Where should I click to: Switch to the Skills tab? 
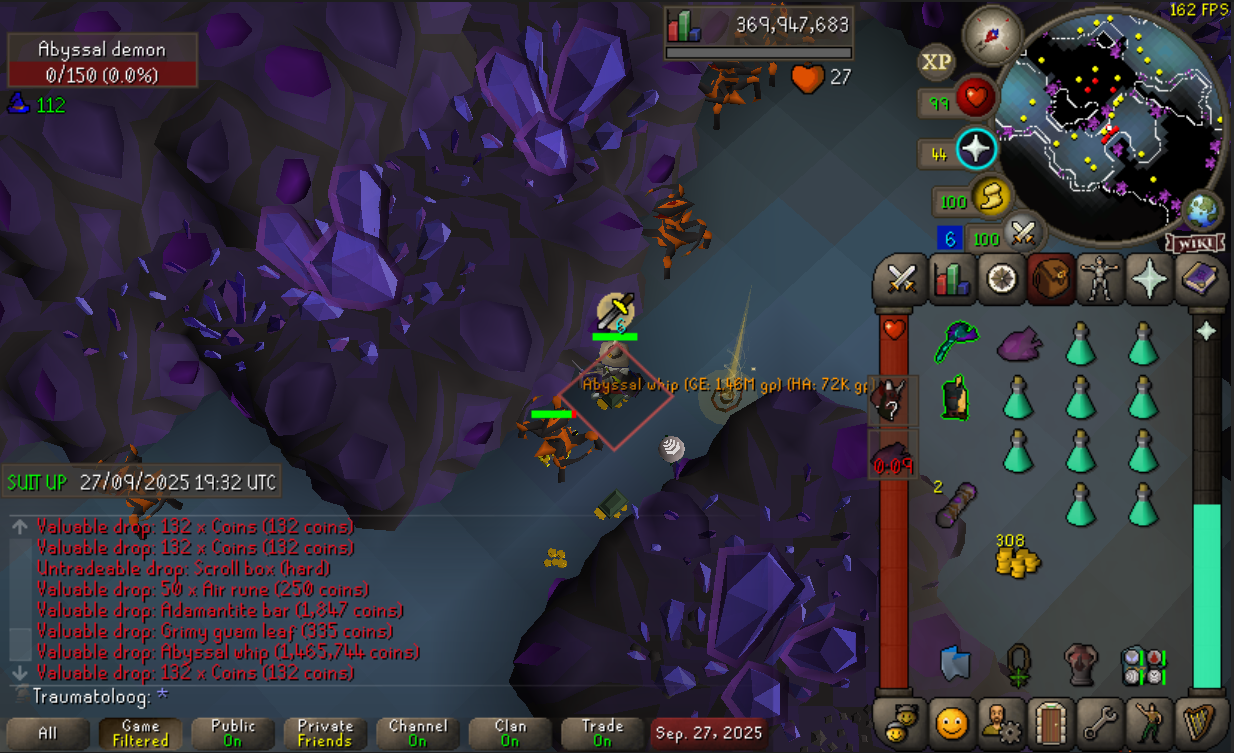click(x=952, y=279)
